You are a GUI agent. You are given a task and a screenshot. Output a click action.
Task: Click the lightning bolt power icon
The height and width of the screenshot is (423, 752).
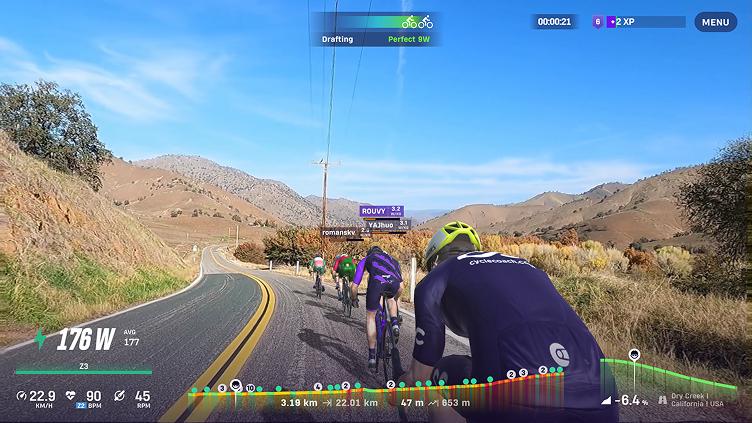tap(40, 339)
